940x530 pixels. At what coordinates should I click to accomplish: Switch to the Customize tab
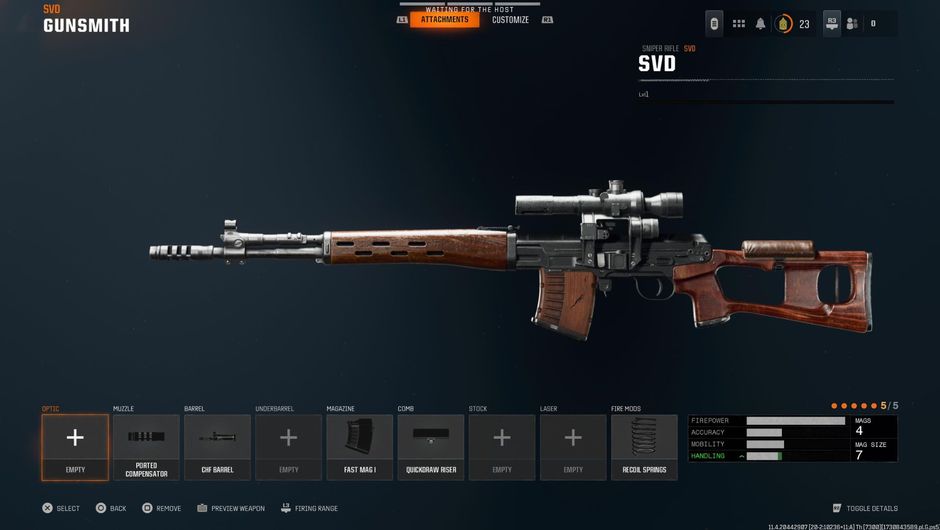coord(510,20)
